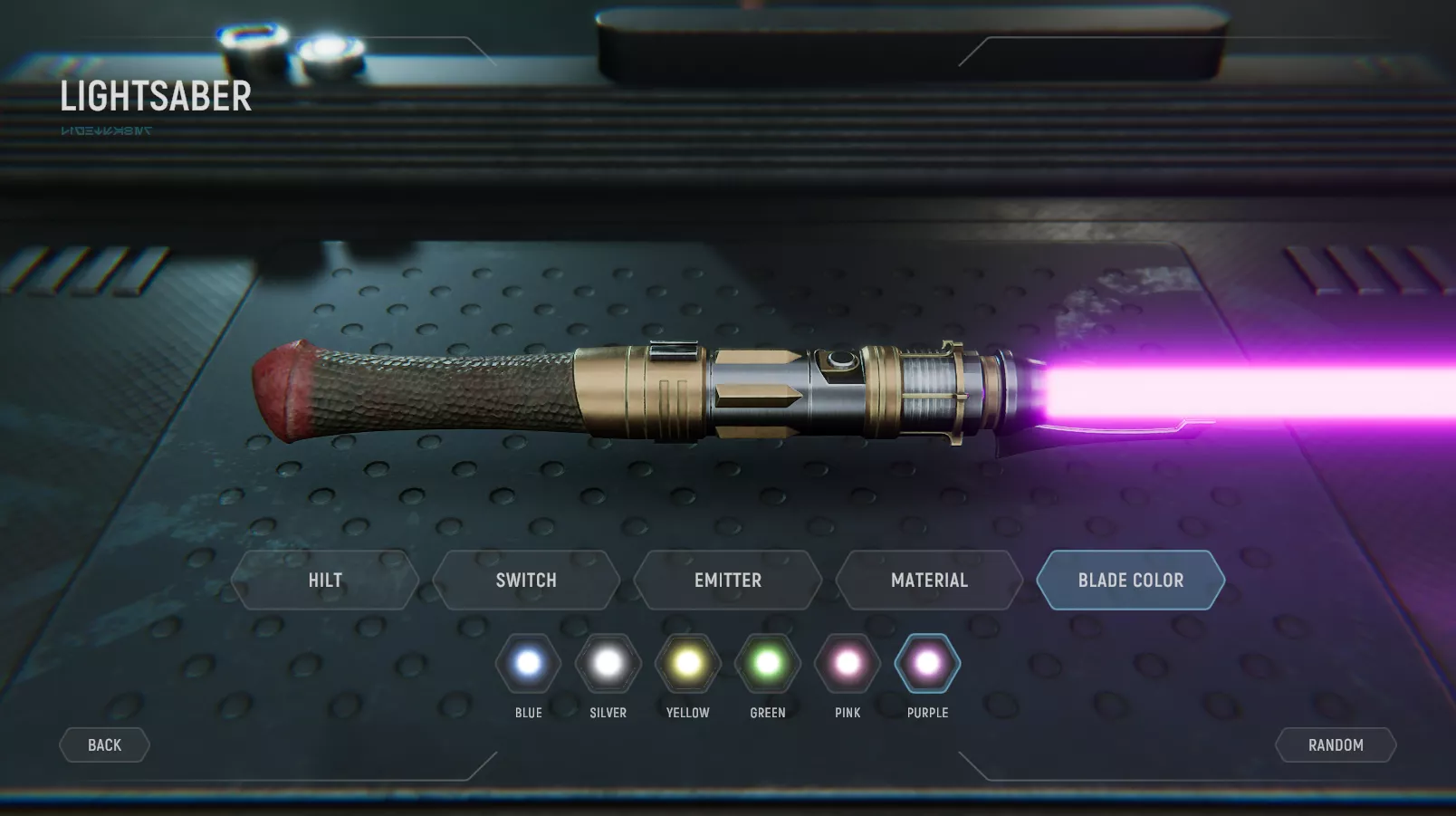1456x816 pixels.
Task: Click the Lightsaber title heading
Action: click(155, 98)
